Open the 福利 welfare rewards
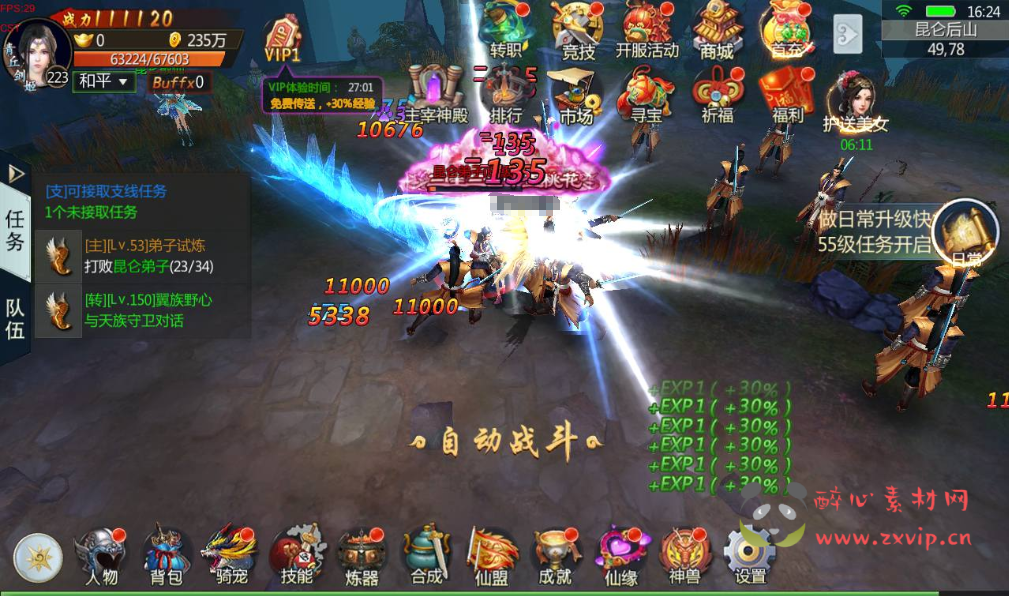This screenshot has width=1009, height=596. tap(787, 95)
